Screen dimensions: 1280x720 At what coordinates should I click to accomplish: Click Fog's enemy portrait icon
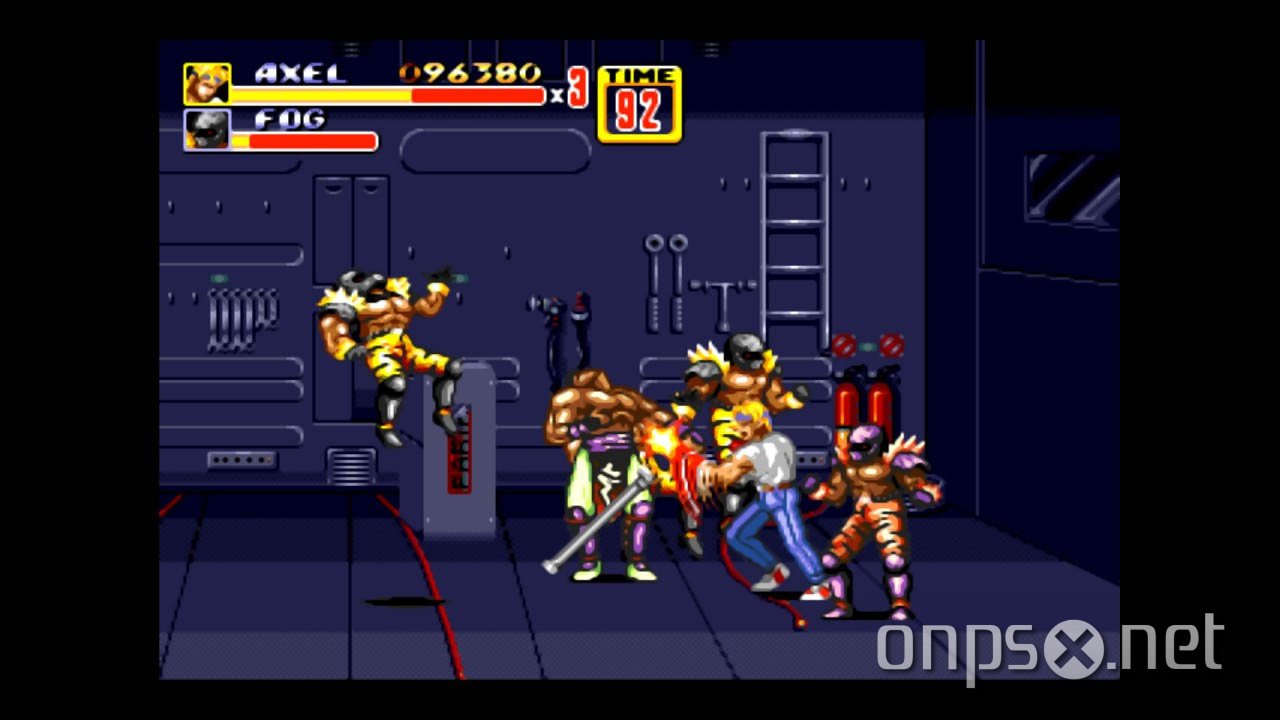tap(204, 131)
